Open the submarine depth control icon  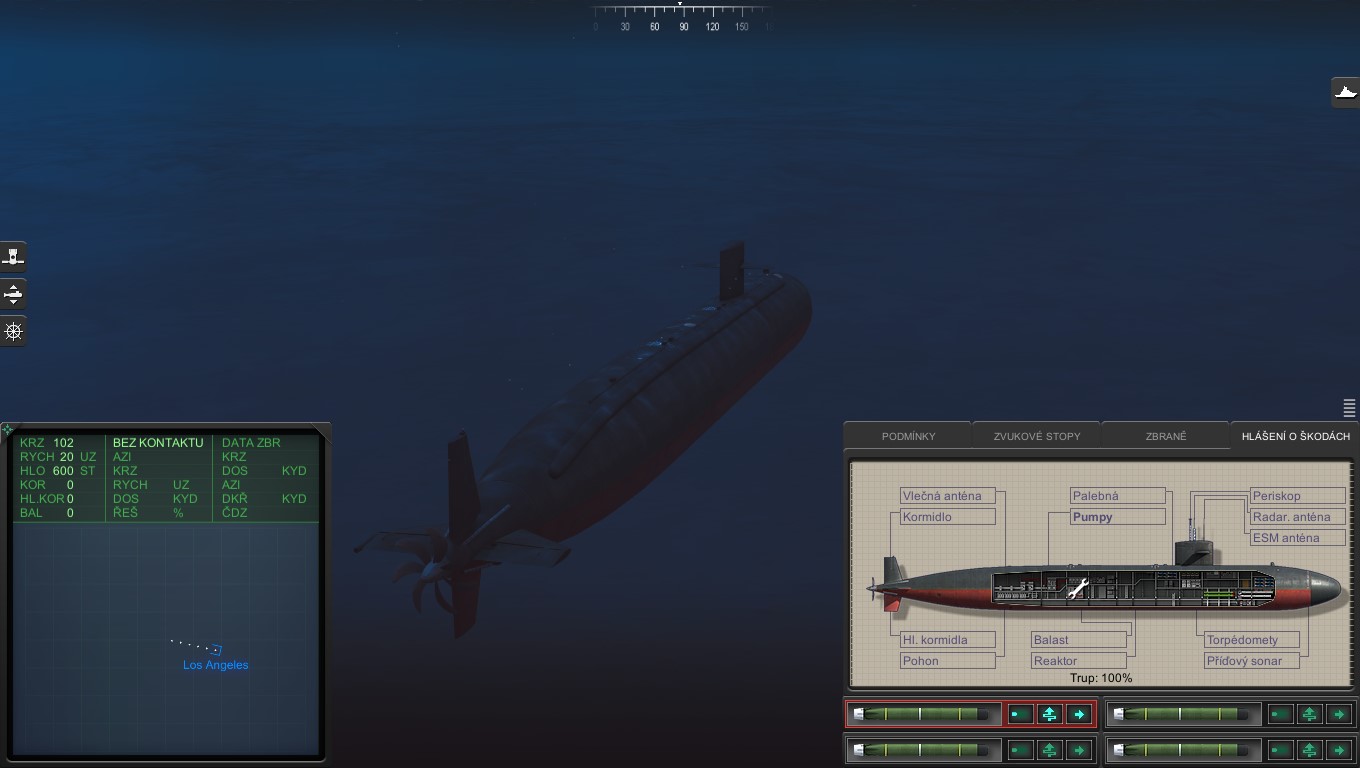14,294
